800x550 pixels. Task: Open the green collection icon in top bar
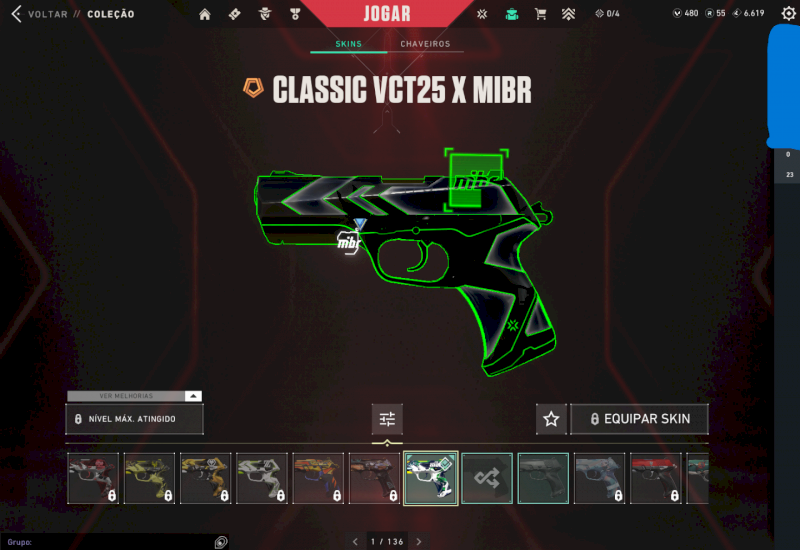tap(512, 14)
